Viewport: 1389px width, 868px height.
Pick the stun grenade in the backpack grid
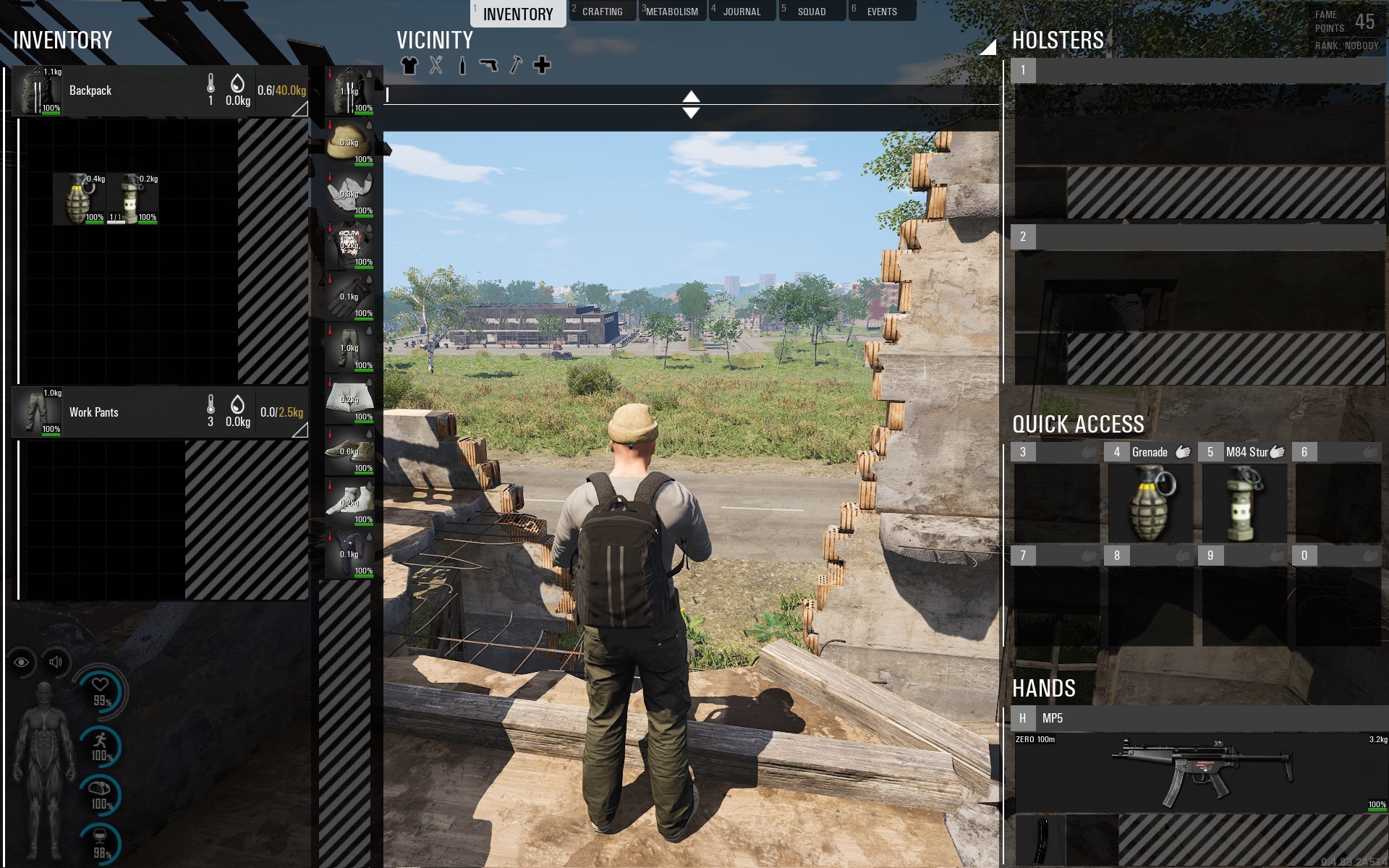pyautogui.click(x=132, y=199)
